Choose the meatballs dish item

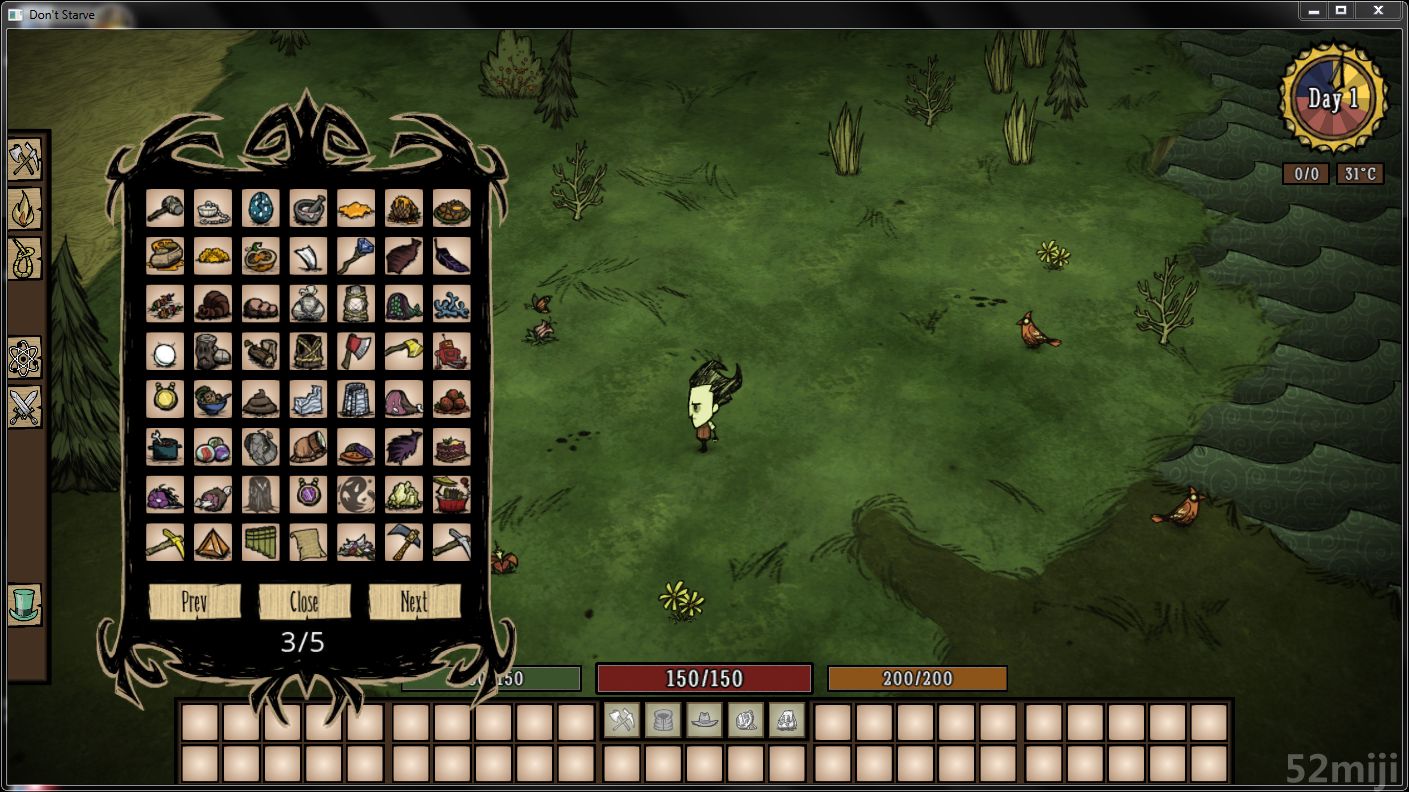pyautogui.click(x=452, y=398)
